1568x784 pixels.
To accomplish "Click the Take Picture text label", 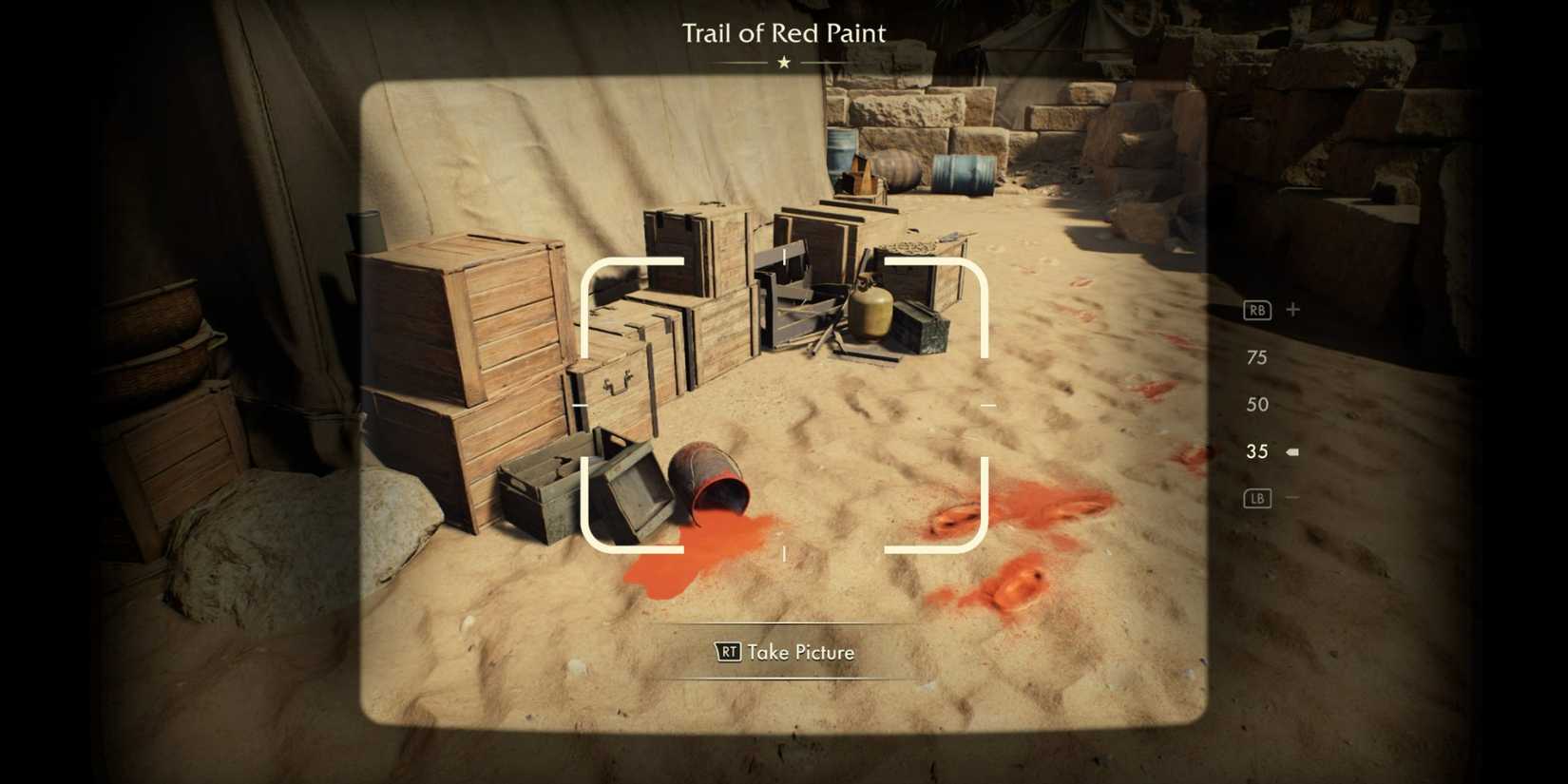I will click(799, 653).
